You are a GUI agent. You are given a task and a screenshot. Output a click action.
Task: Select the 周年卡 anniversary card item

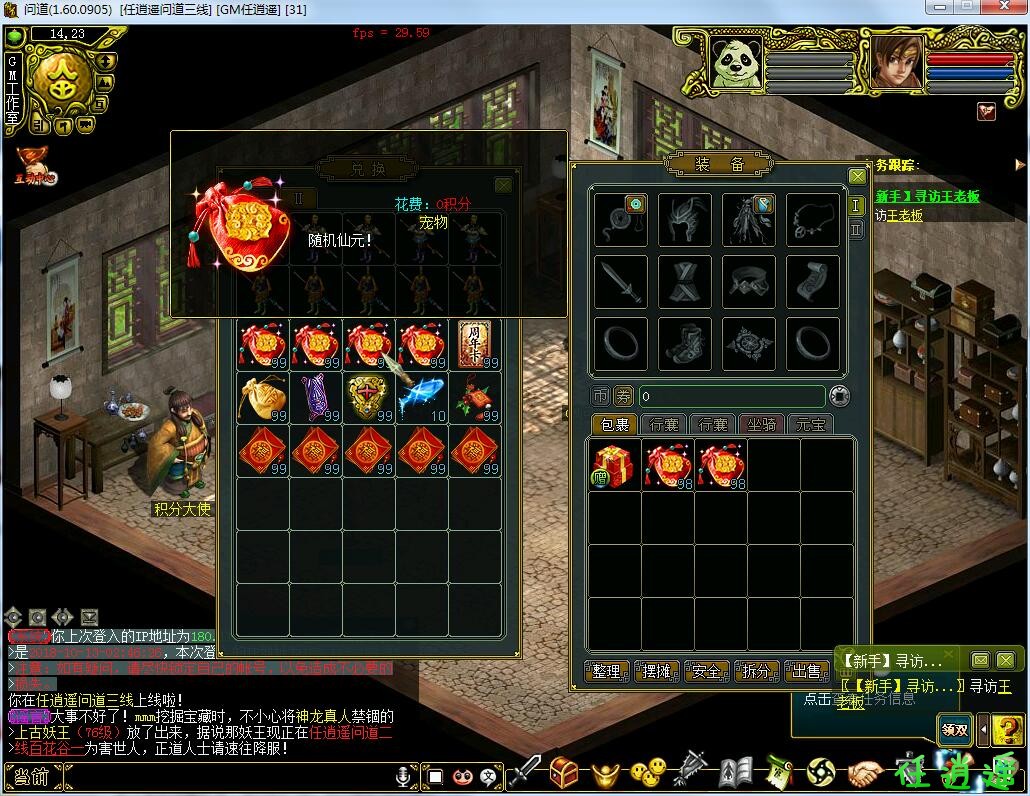475,343
